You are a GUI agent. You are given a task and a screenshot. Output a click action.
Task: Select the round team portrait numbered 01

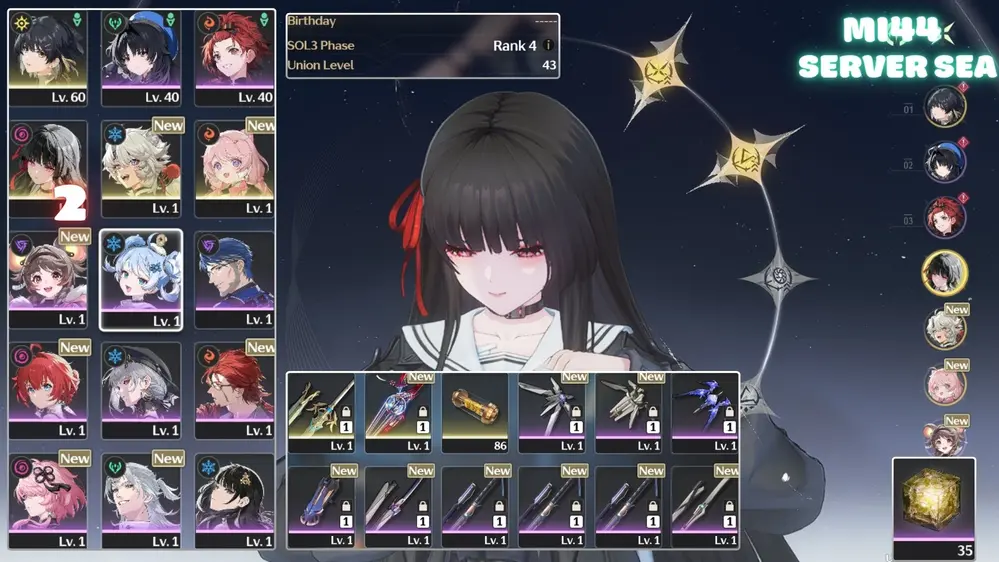(x=944, y=108)
